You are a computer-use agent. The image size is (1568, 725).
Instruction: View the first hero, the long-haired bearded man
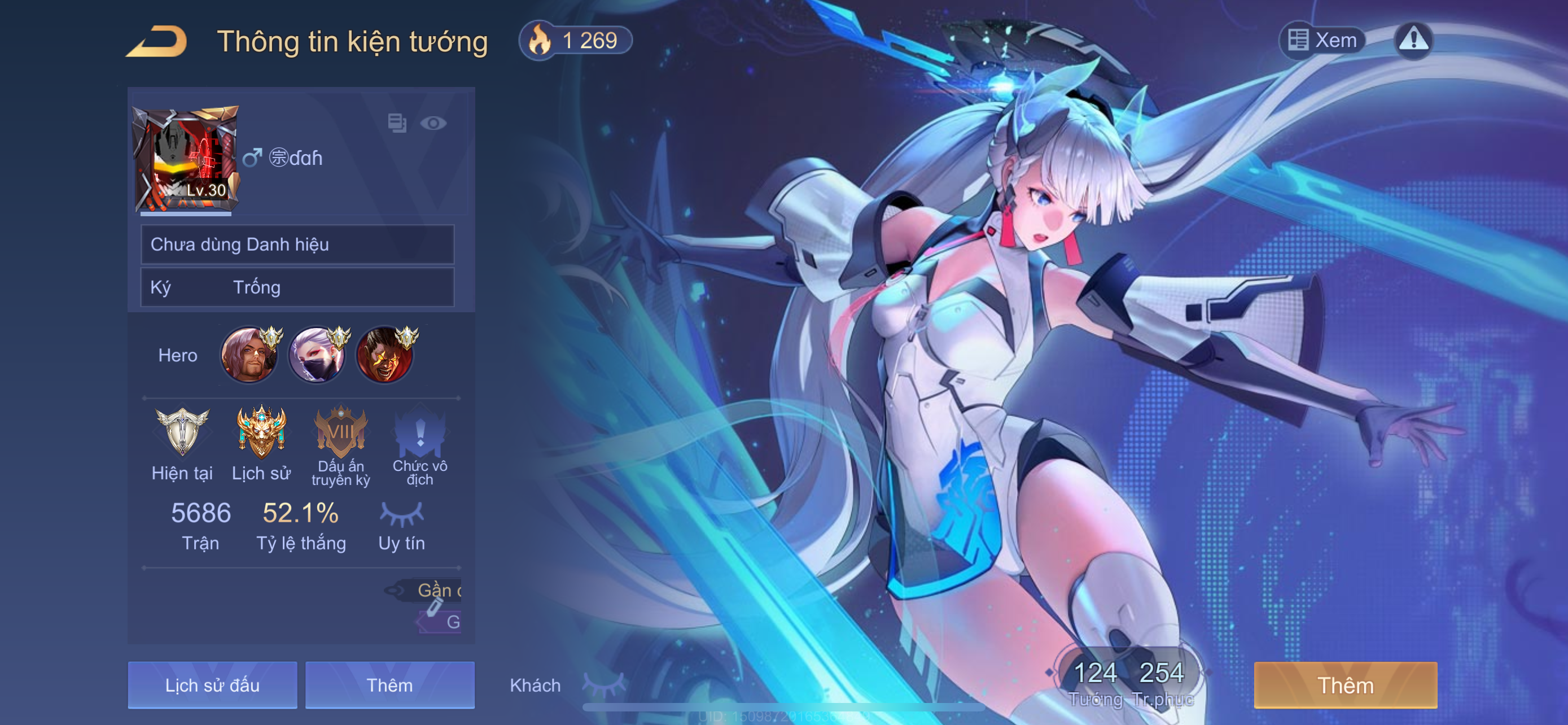[248, 356]
